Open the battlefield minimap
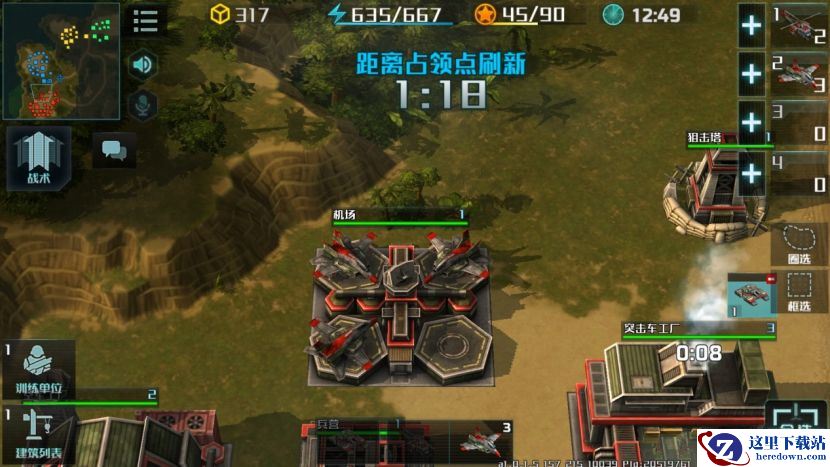 61,61
